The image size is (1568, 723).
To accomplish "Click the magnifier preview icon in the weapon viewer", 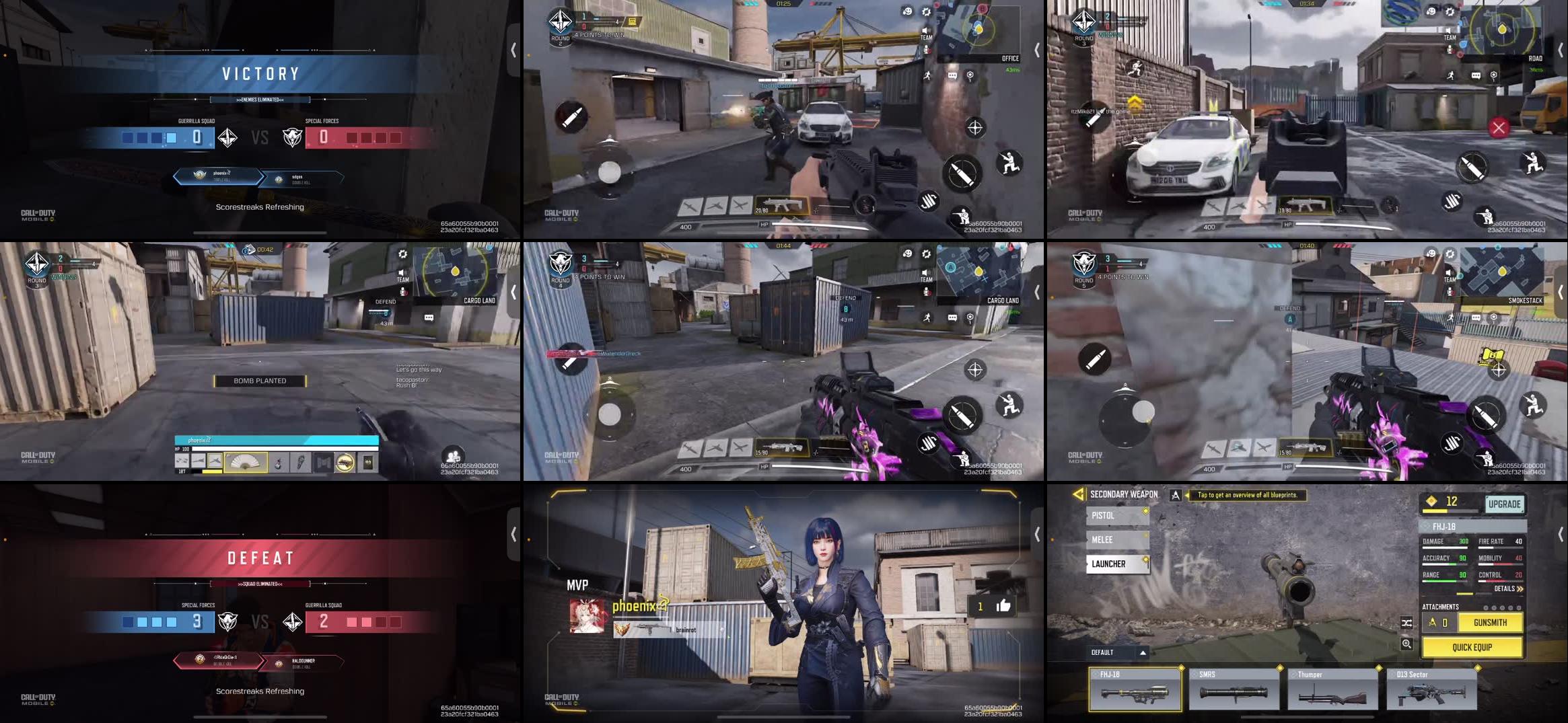I will 1406,645.
